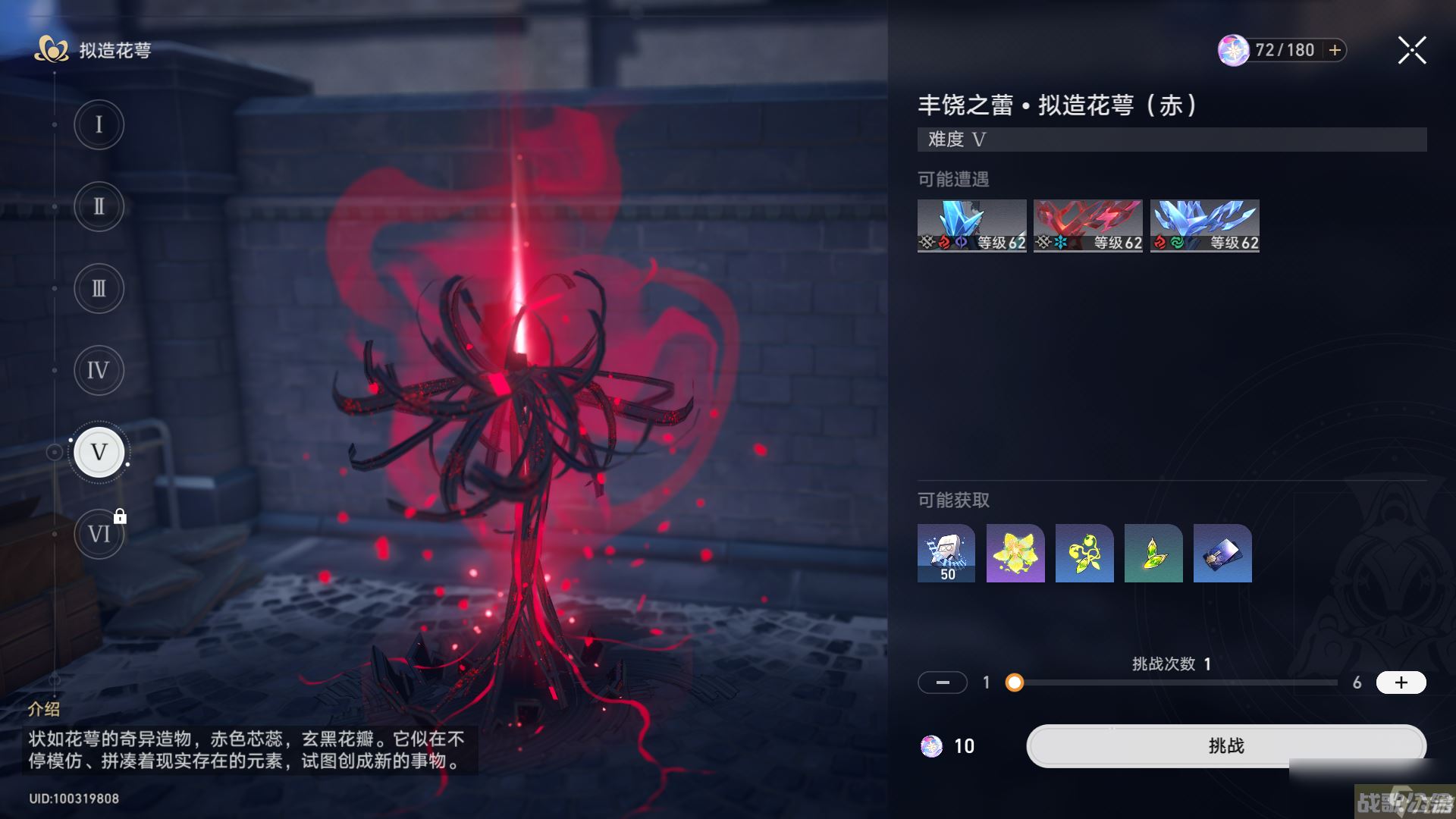Reselect the highlighted difficulty V node
The height and width of the screenshot is (819, 1456).
pyautogui.click(x=99, y=451)
